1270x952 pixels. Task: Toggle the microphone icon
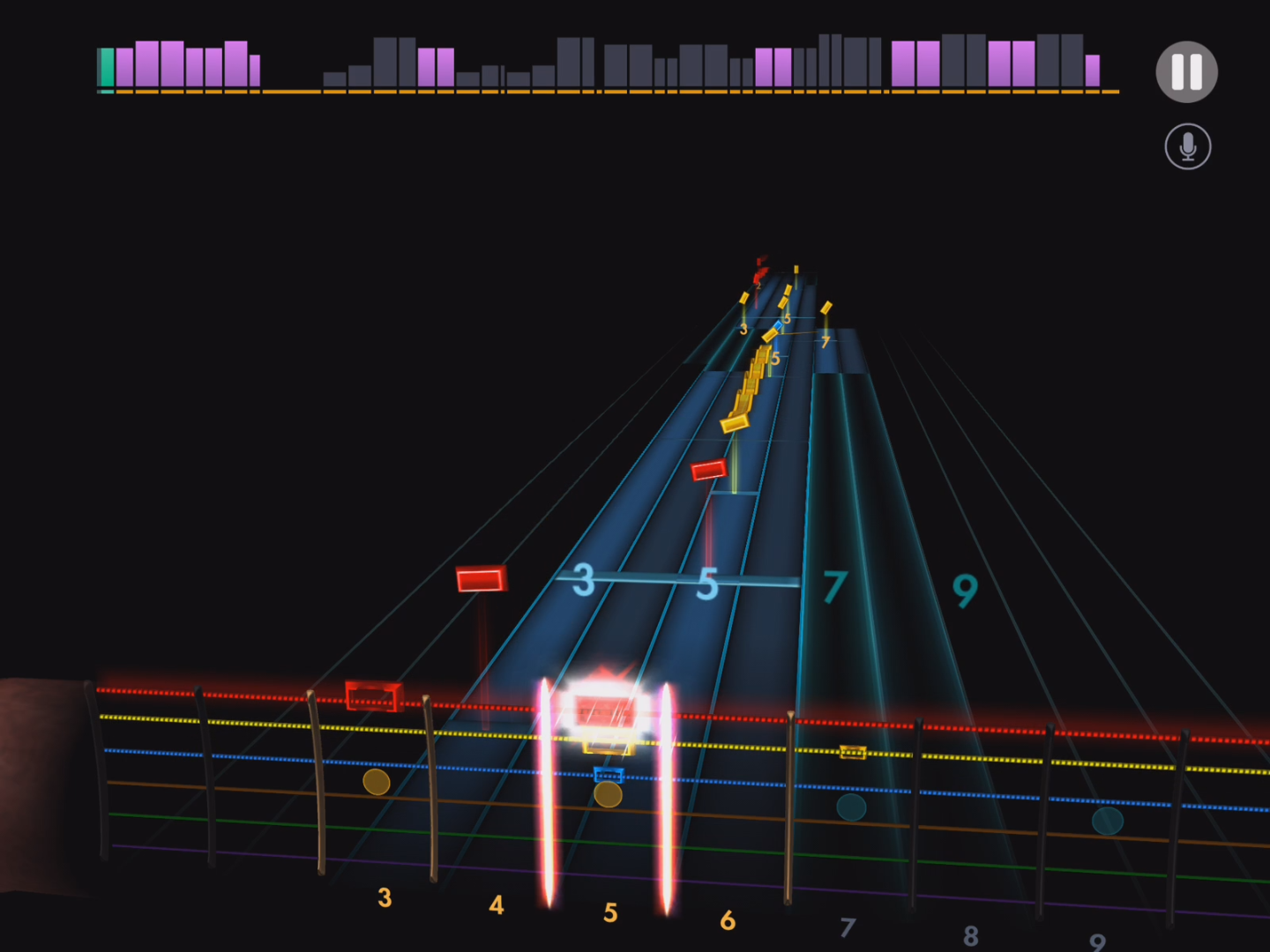pyautogui.click(x=1187, y=146)
